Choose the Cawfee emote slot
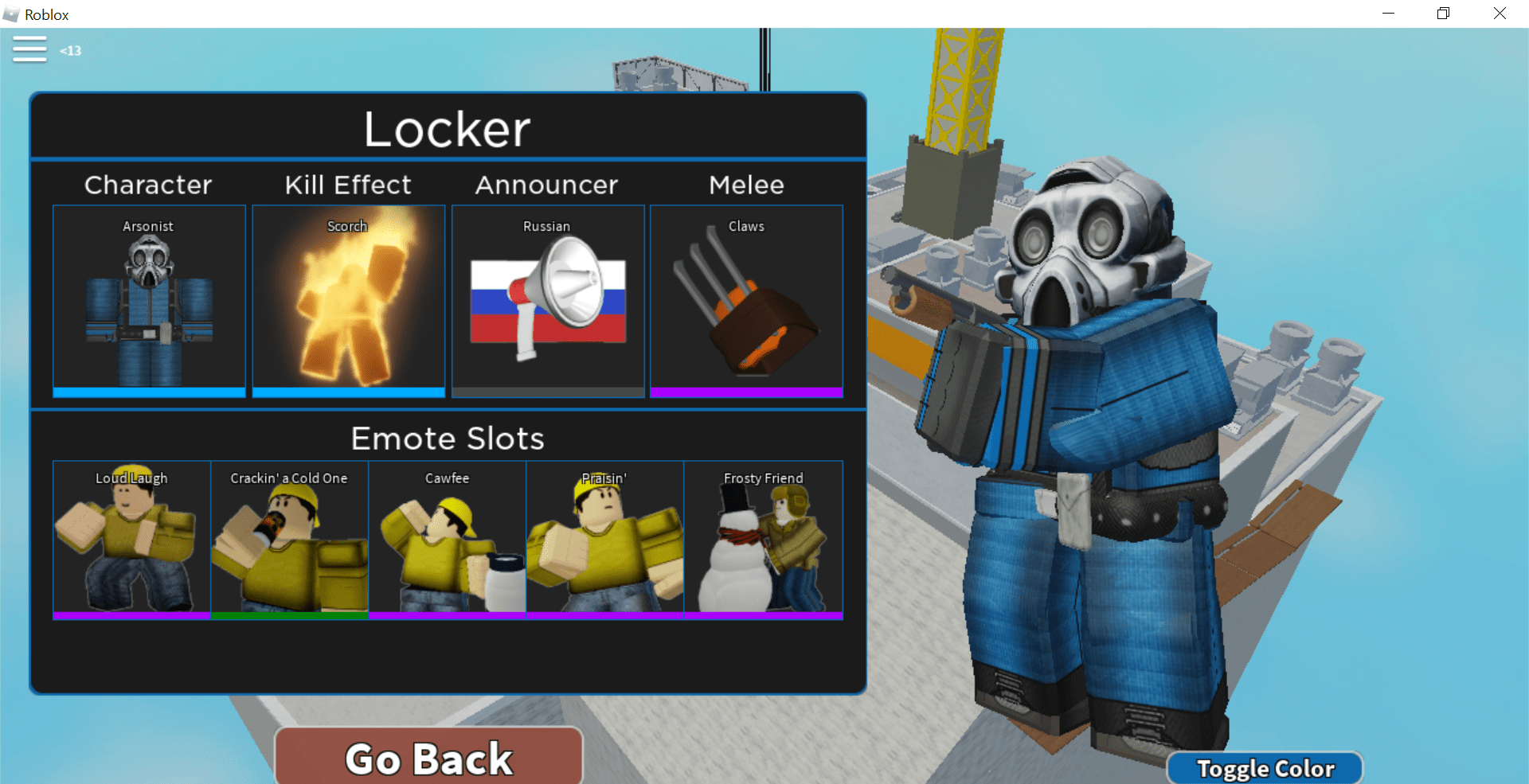The width and height of the screenshot is (1529, 784). coord(447,540)
